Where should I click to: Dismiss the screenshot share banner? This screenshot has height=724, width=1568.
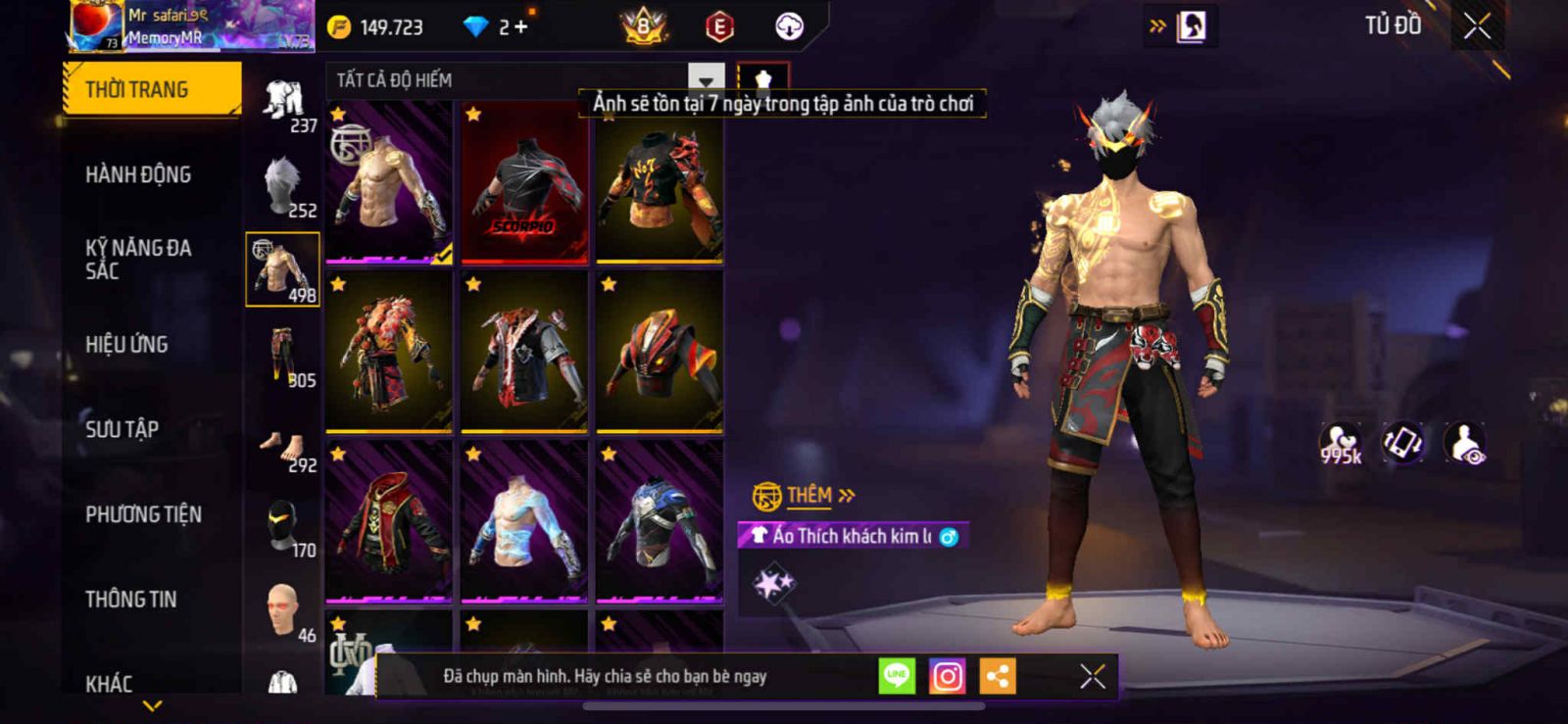[1092, 676]
